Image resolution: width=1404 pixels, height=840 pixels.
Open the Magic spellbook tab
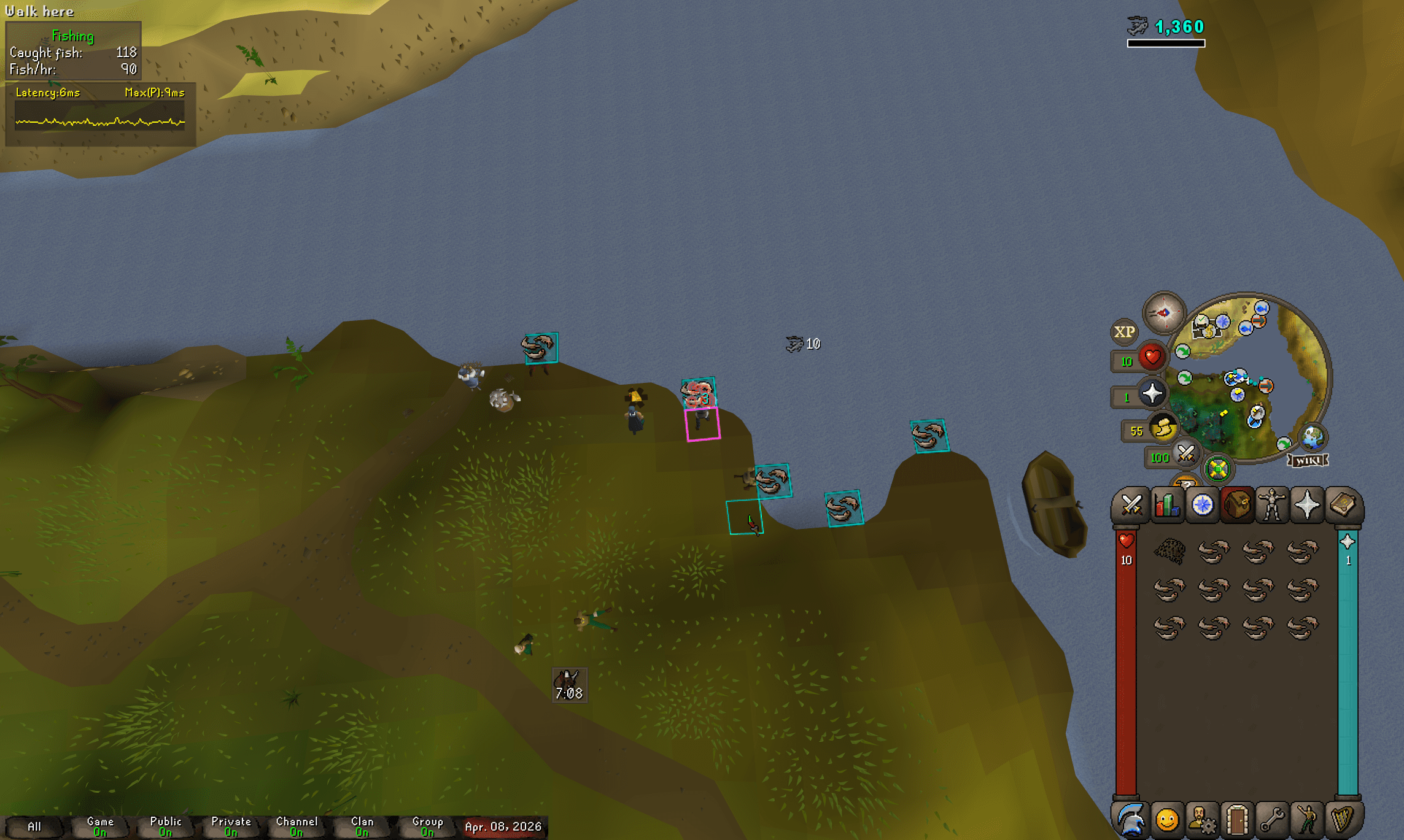coord(1343,506)
